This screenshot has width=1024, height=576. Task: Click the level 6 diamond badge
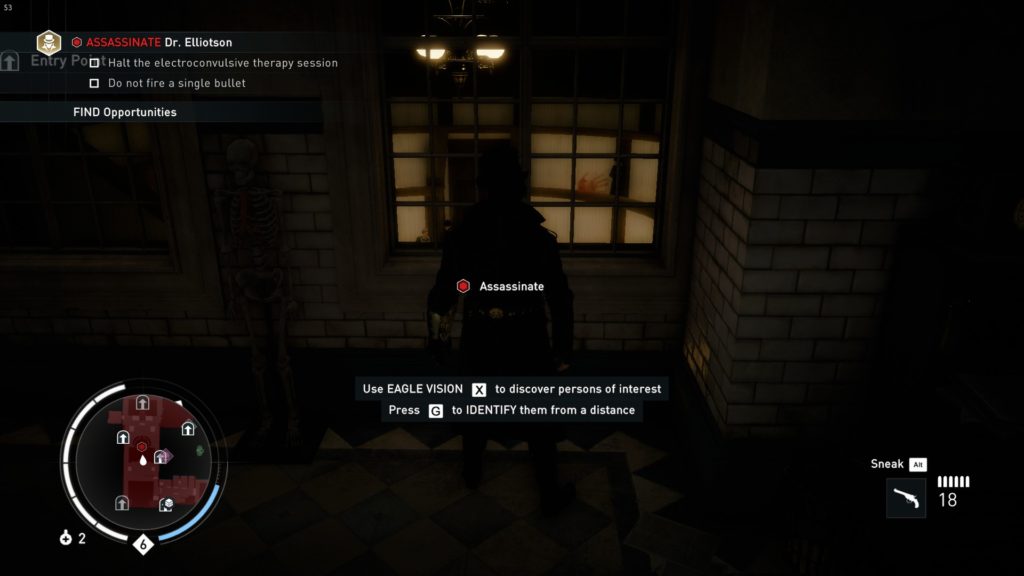143,545
